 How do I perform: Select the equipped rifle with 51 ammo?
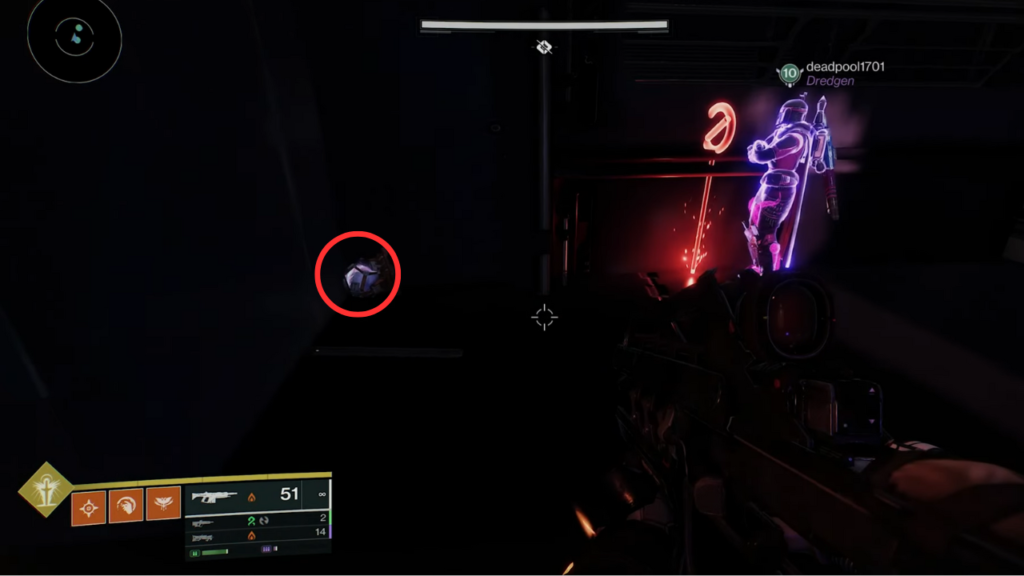click(257, 495)
